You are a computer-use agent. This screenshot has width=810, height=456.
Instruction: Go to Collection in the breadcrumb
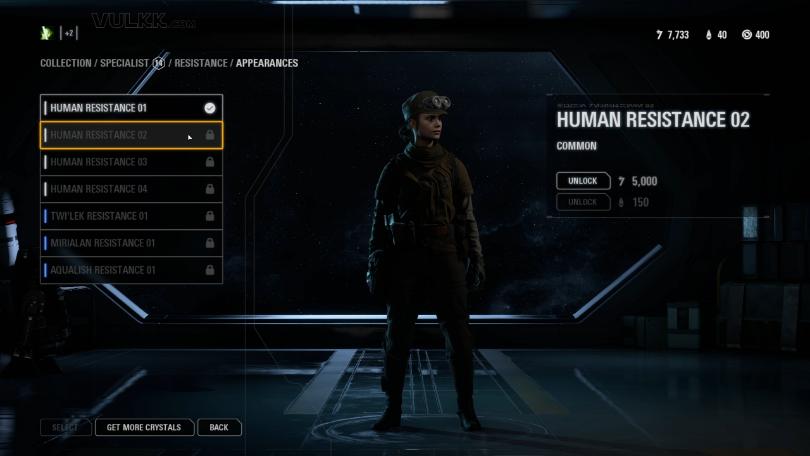(67, 63)
